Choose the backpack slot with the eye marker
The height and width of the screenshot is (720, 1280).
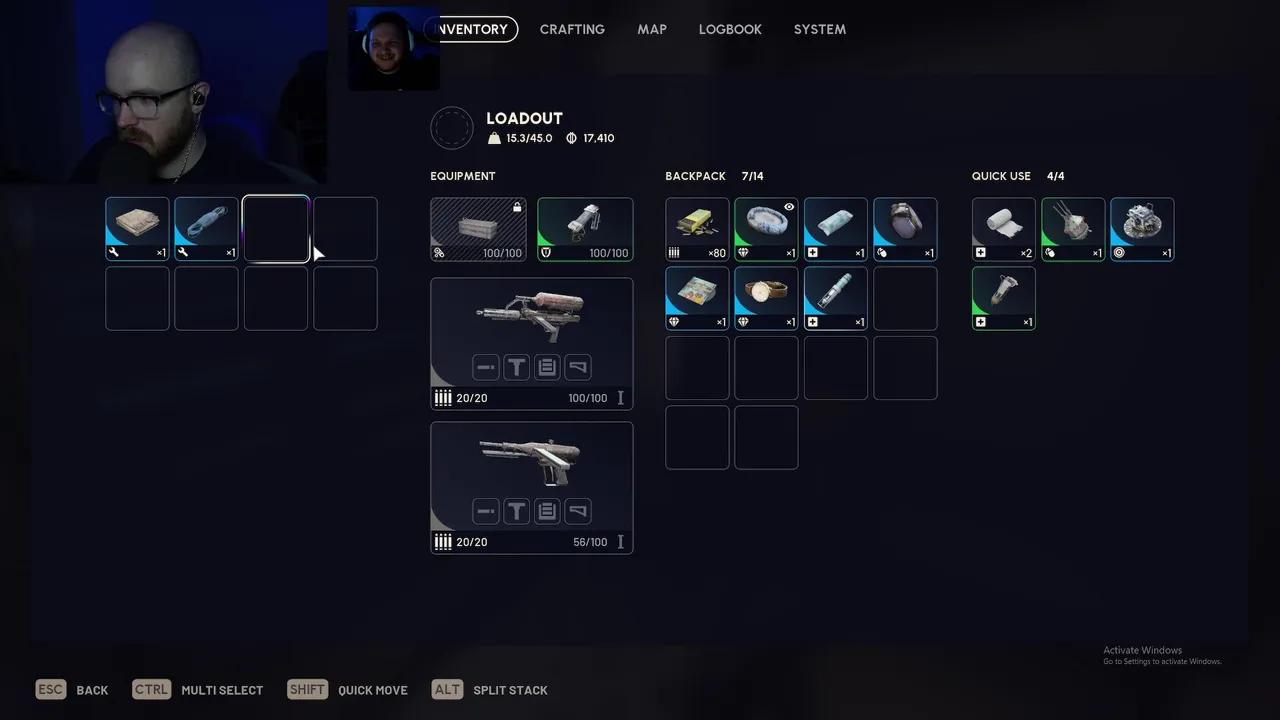click(766, 229)
